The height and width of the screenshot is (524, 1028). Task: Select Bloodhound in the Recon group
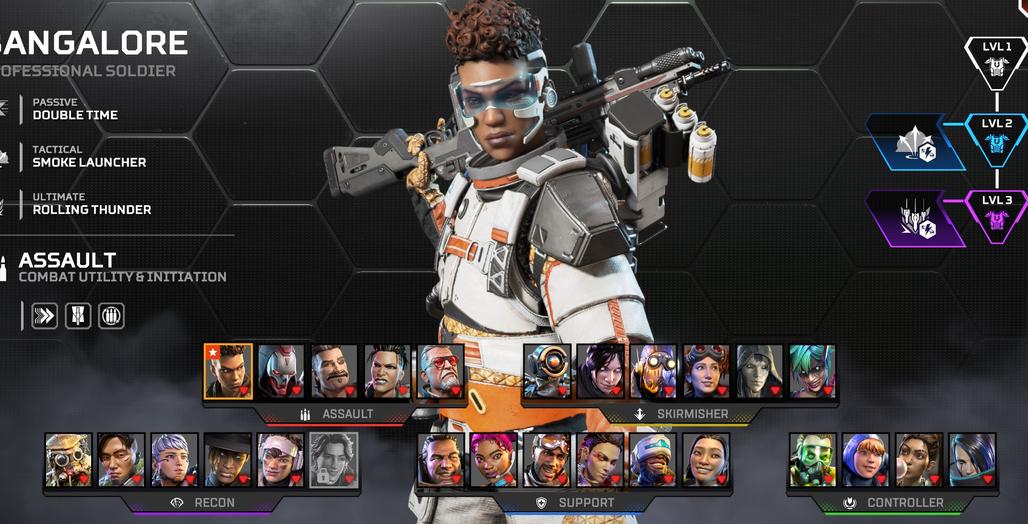68,459
